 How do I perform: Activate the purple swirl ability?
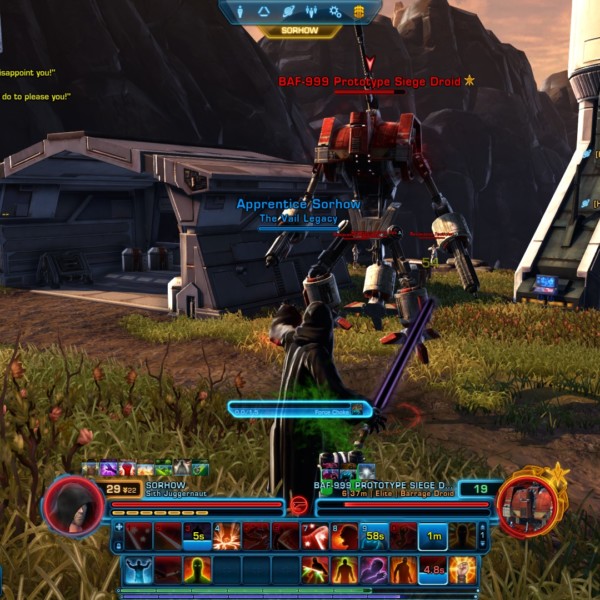(x=374, y=571)
